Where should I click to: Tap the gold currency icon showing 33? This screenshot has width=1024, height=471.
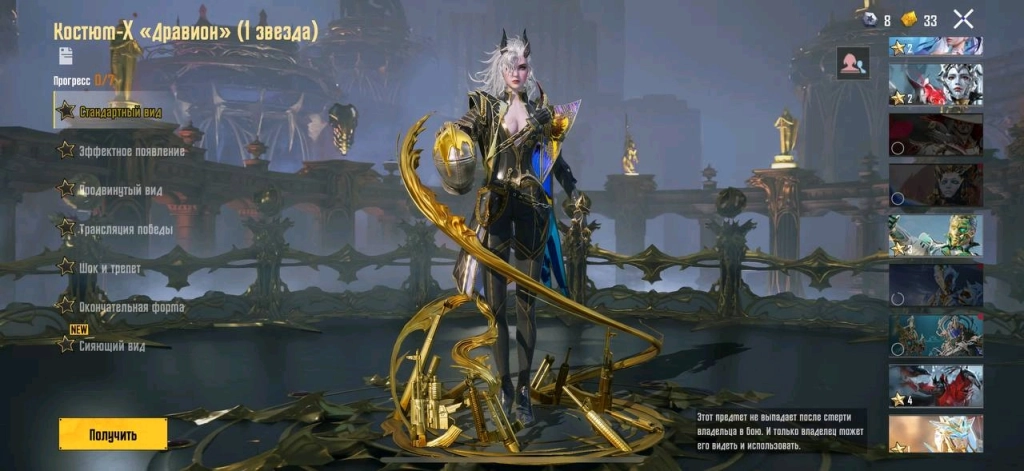pos(909,19)
